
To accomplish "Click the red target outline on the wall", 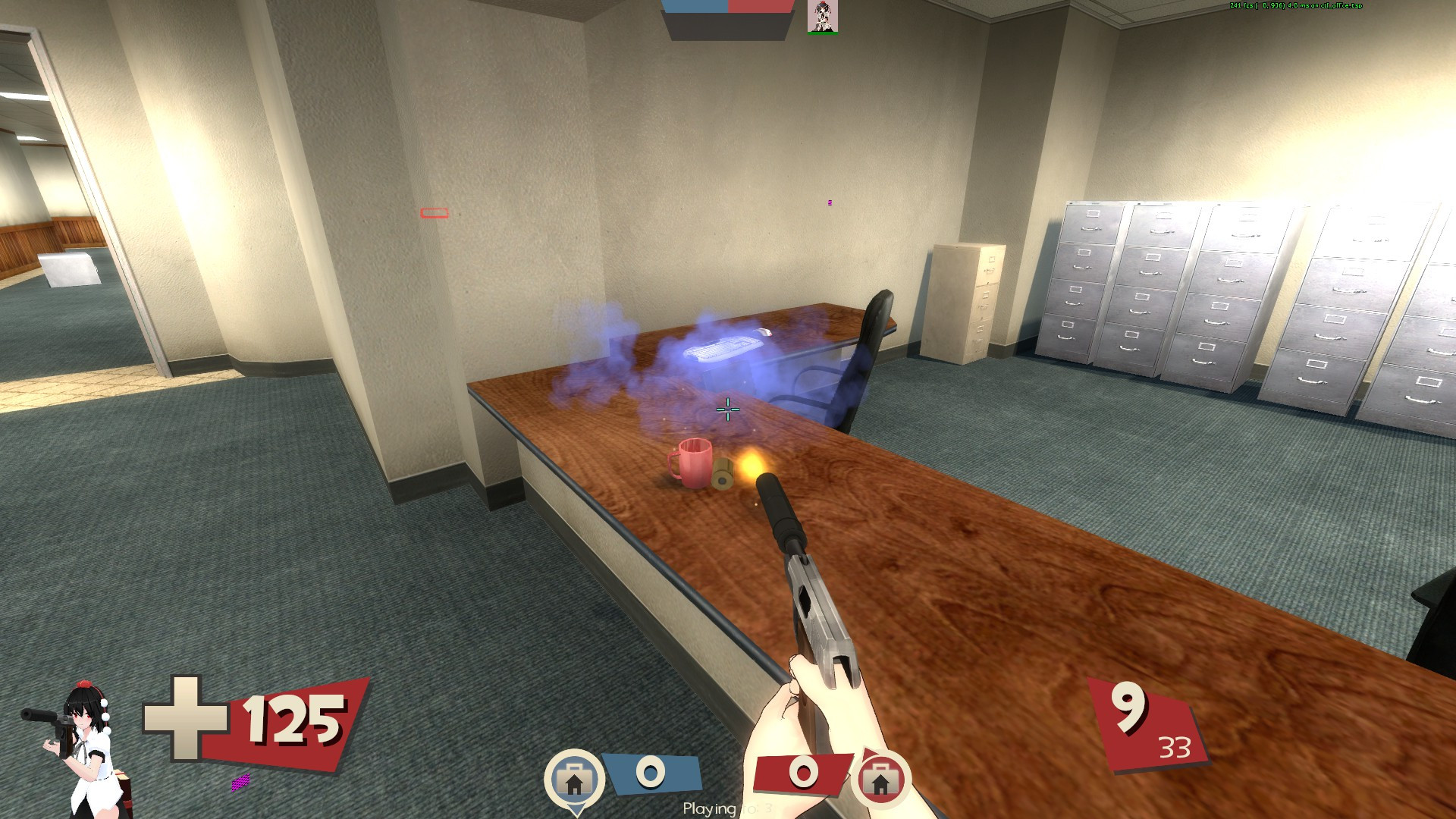I will point(434,215).
